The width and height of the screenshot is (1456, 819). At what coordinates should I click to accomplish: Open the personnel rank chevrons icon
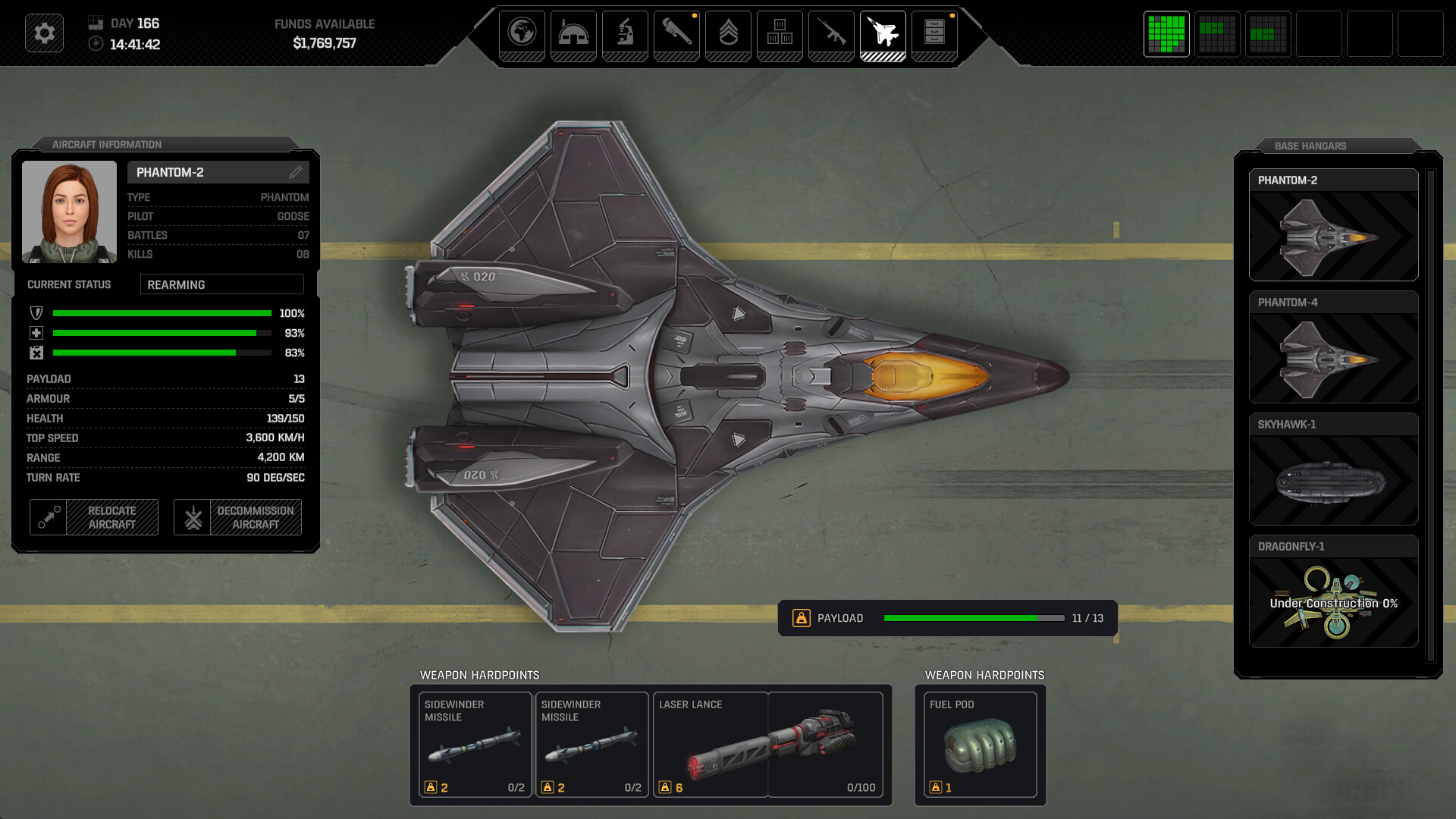coord(728,34)
